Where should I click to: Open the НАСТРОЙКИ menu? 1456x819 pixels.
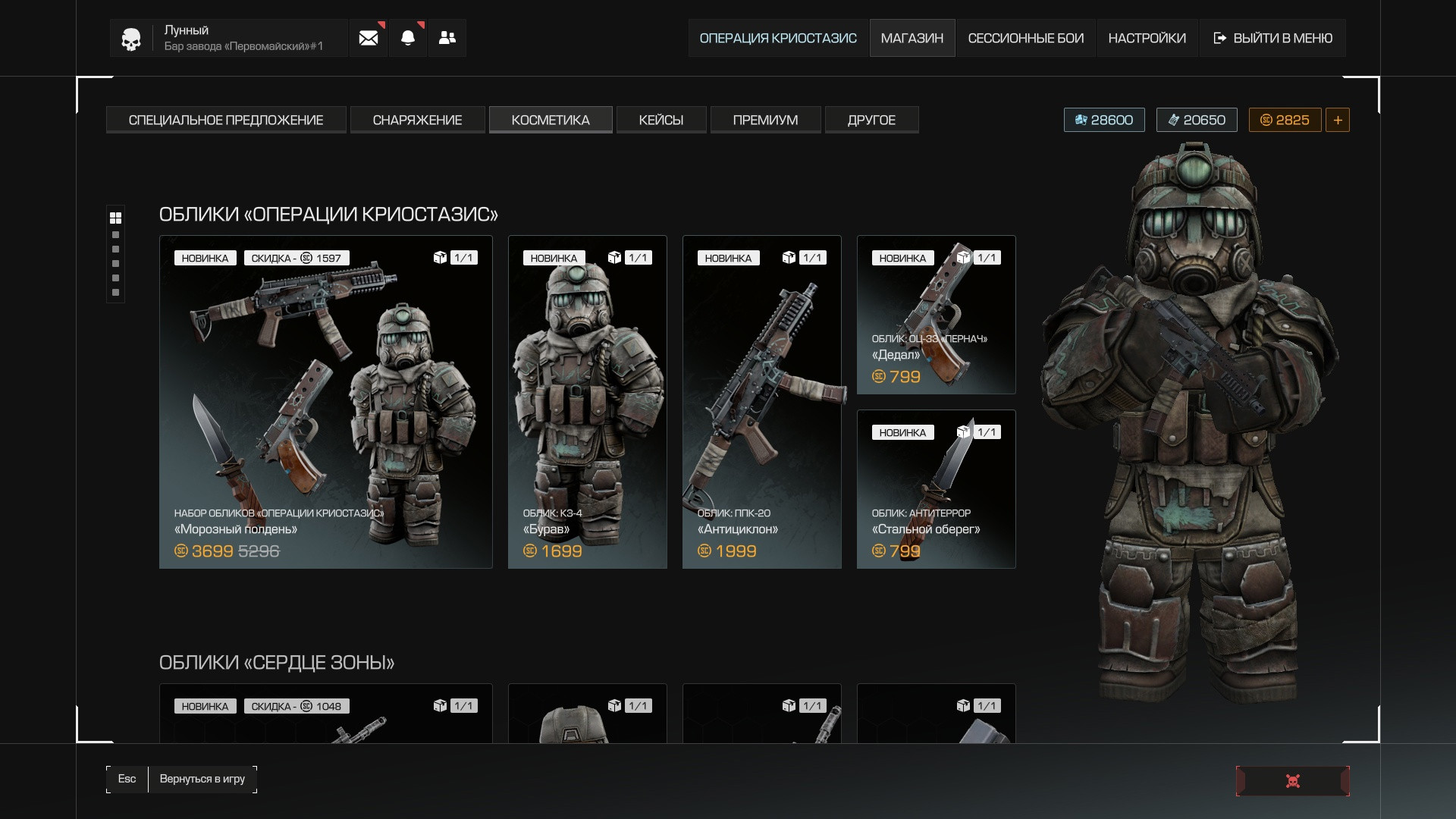coord(1147,38)
